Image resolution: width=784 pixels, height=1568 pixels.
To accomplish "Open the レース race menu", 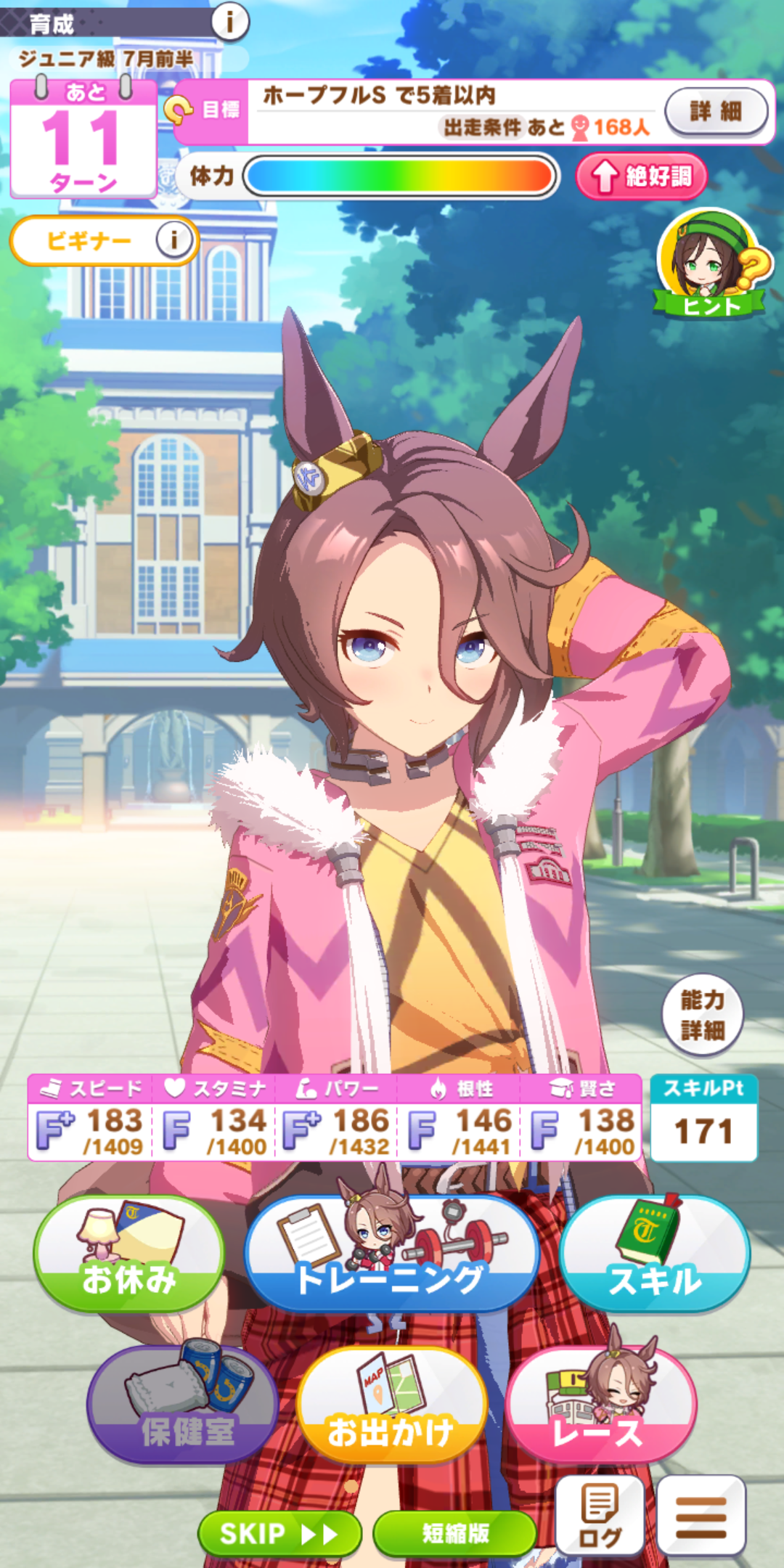I will click(600, 1405).
